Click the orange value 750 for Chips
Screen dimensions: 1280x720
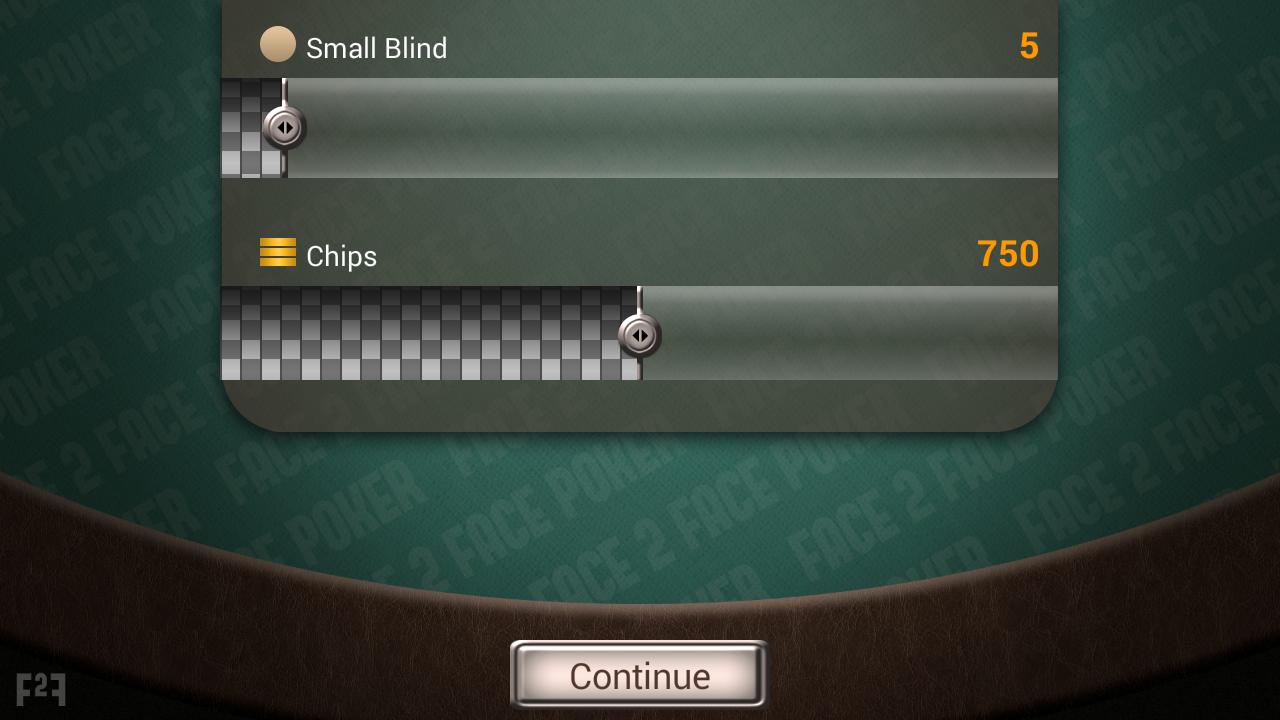tap(1008, 255)
